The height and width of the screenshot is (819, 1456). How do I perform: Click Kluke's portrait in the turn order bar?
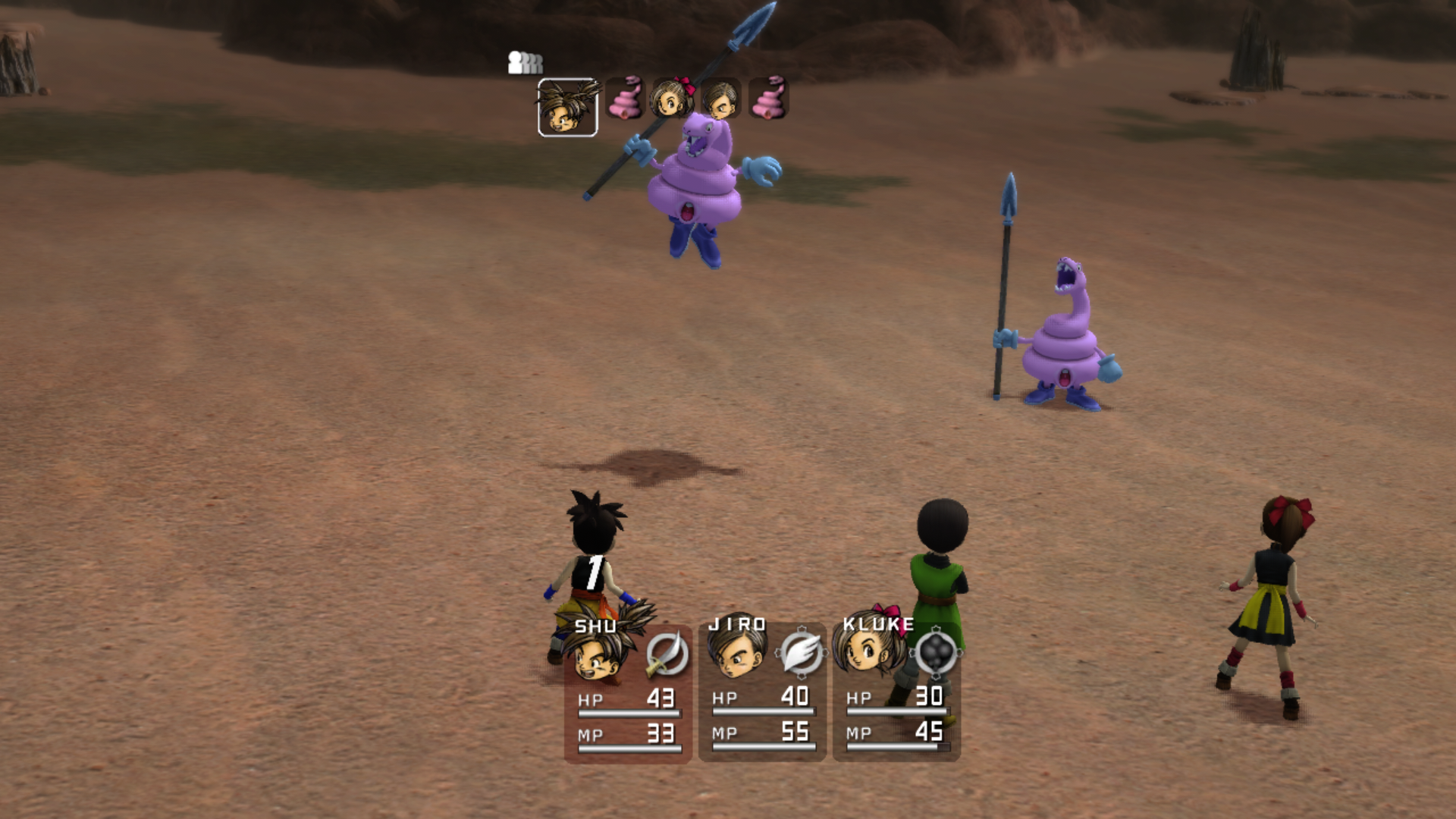coord(672,99)
